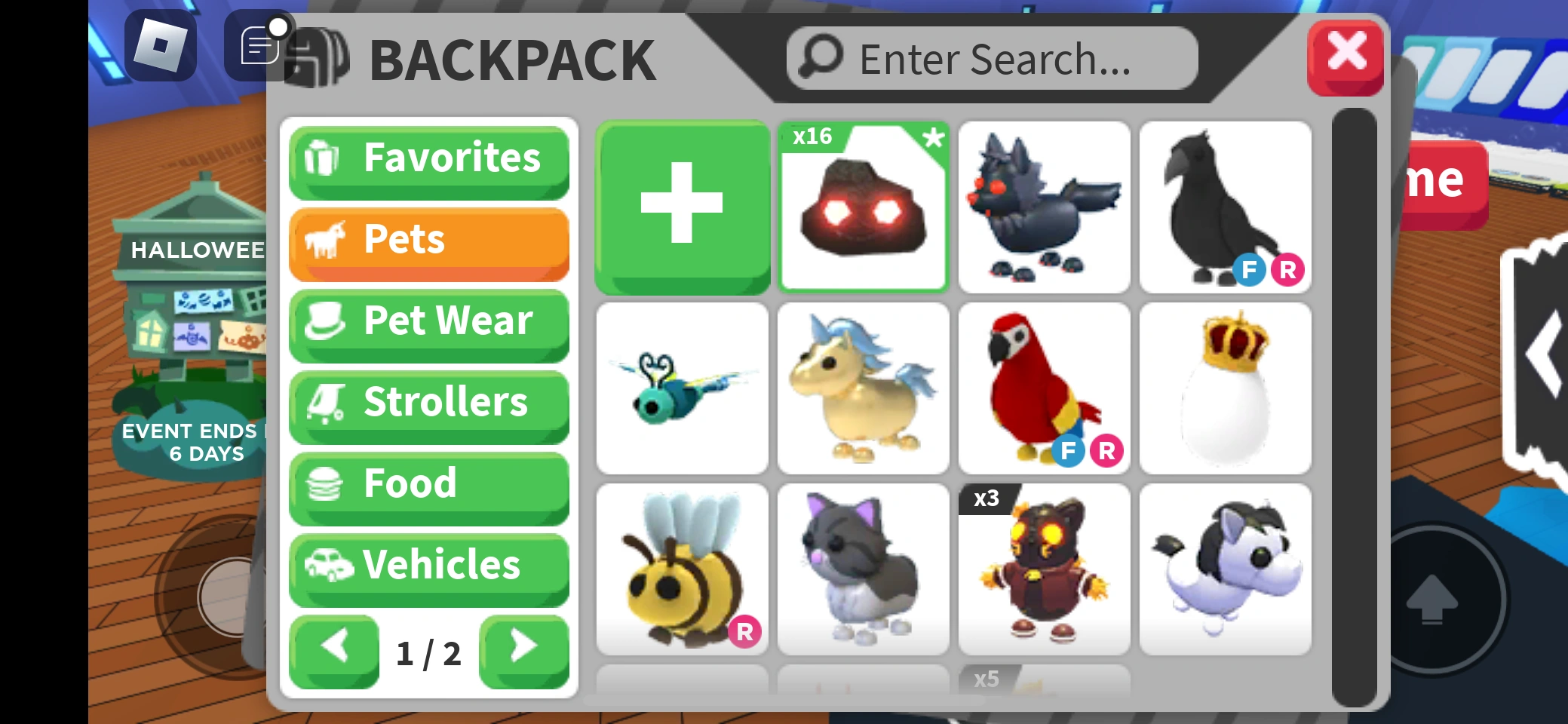Click the Enter Search text field
Screen dimensions: 1568x724
tap(988, 57)
